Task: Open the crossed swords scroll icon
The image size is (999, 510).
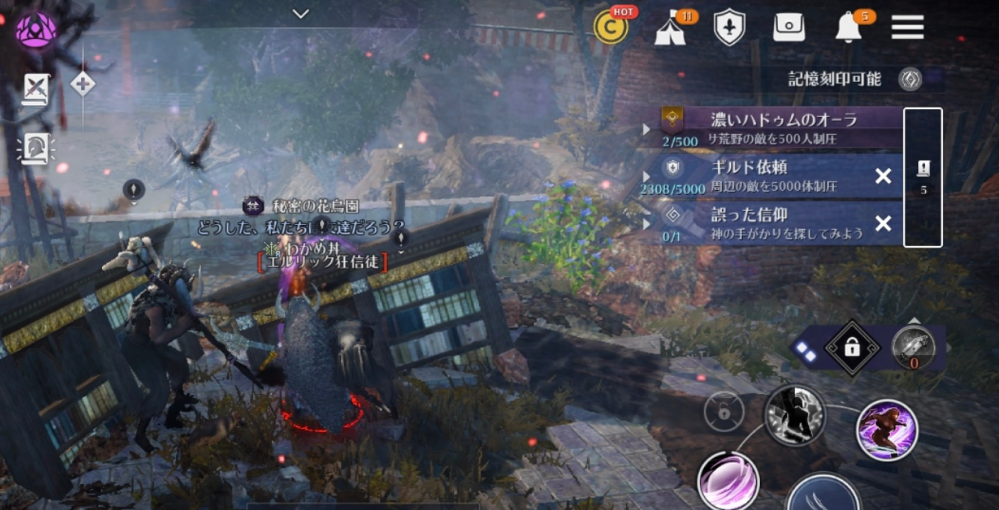Action: pyautogui.click(x=36, y=90)
